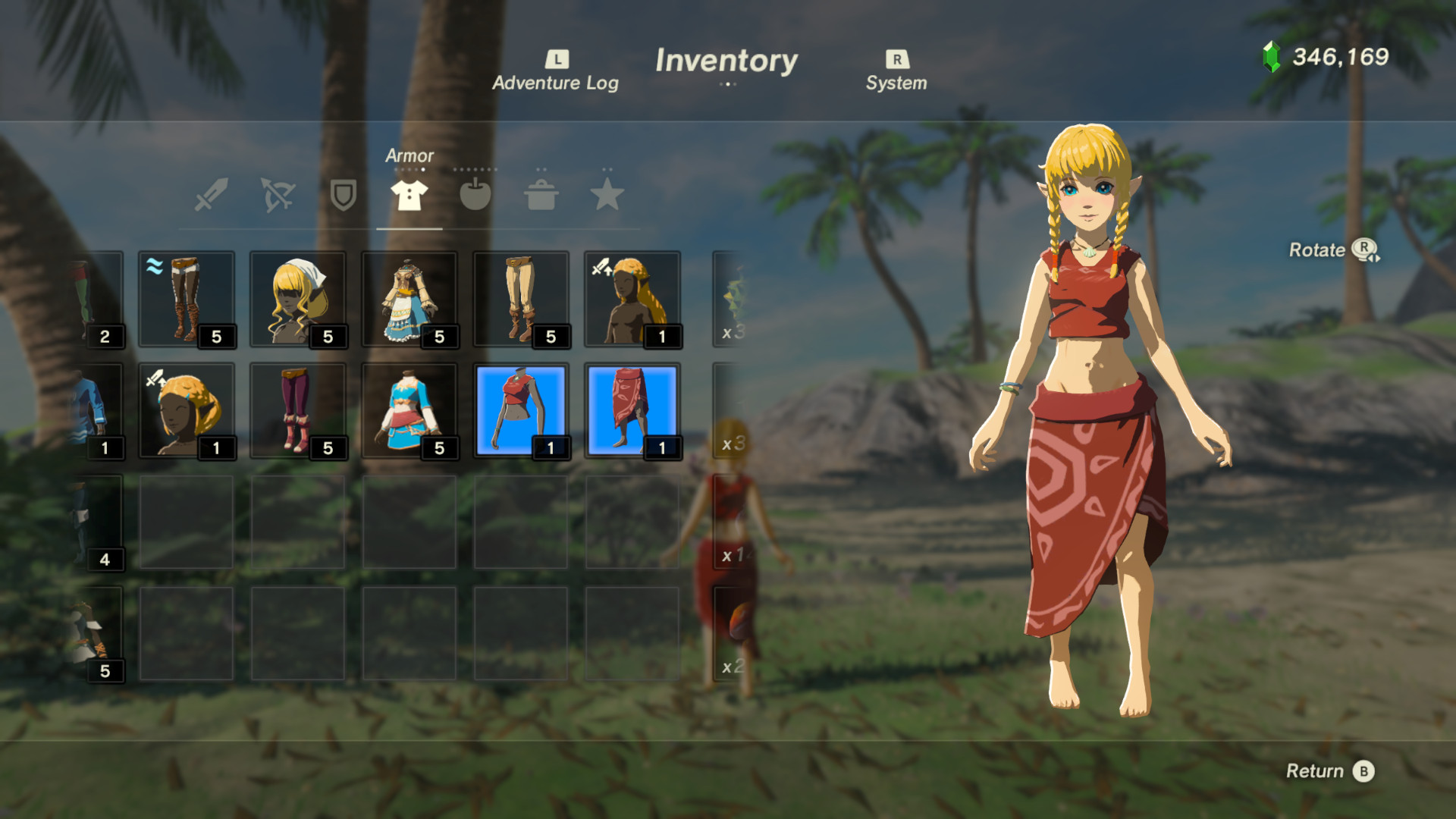1456x819 pixels.
Task: Select the white headwrap hairstyle item
Action: 298,297
